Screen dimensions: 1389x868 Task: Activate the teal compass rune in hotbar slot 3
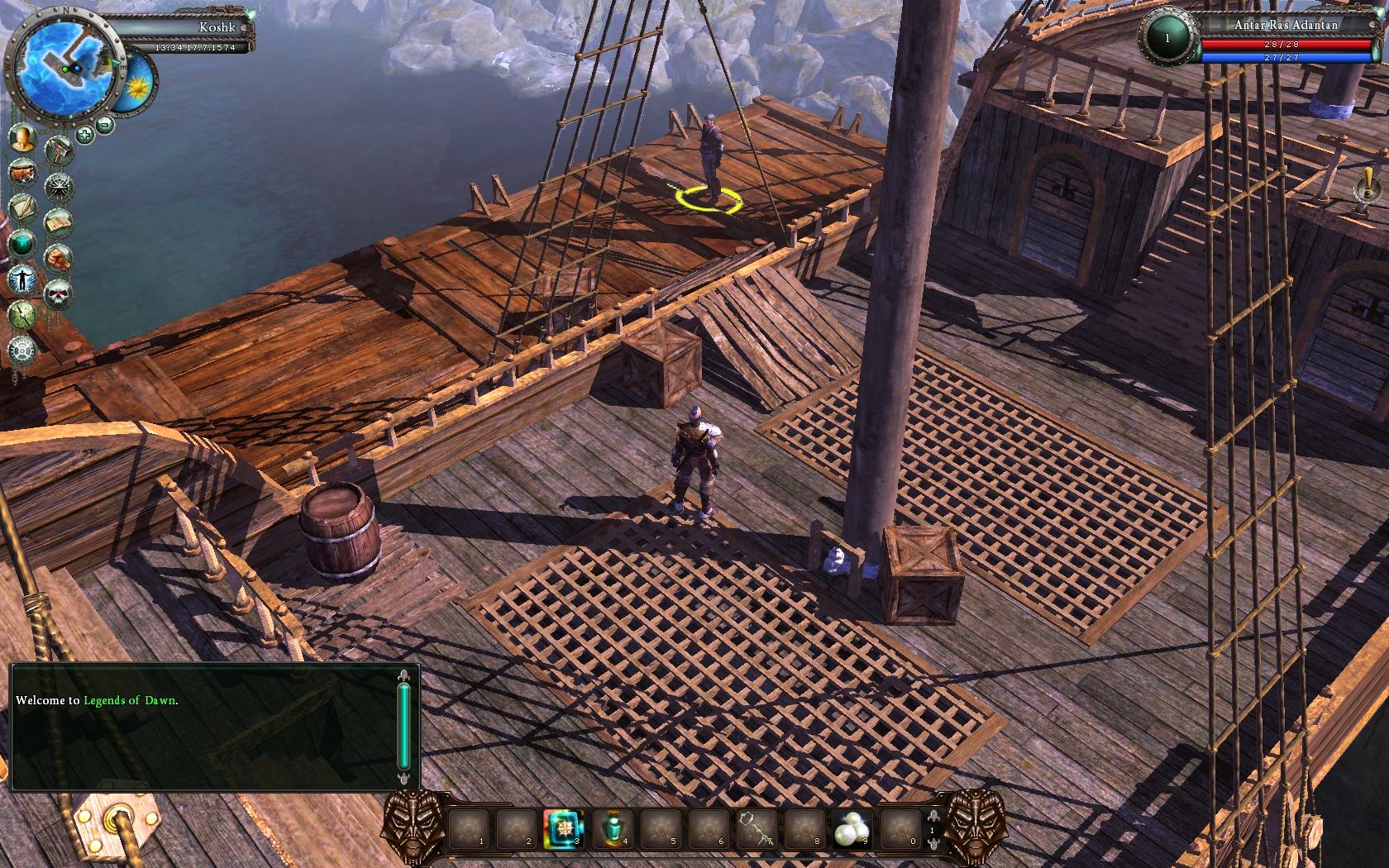[564, 828]
